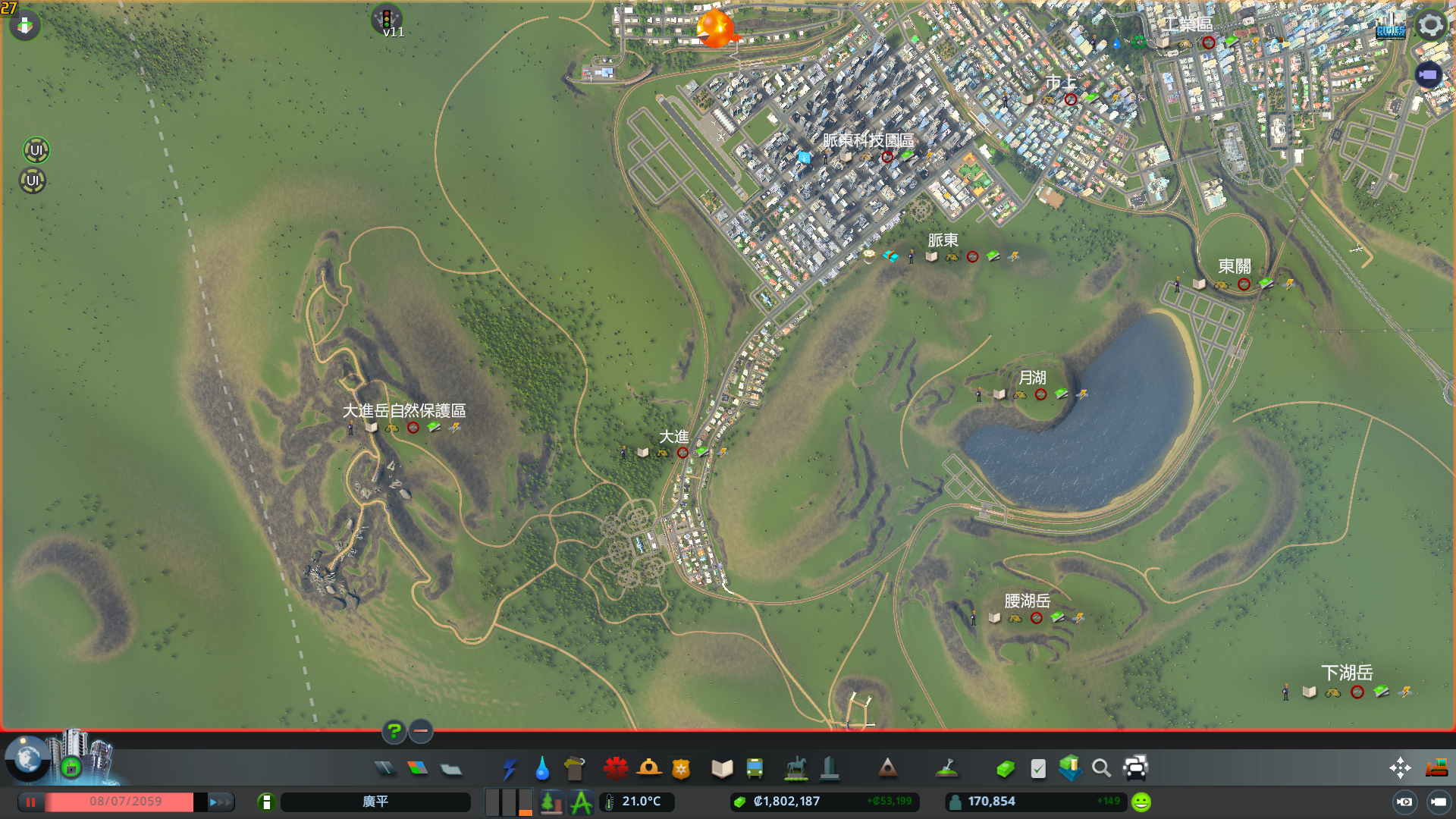This screenshot has height=819, width=1456.
Task: Change speed with the triple-arrow control
Action: click(221, 802)
